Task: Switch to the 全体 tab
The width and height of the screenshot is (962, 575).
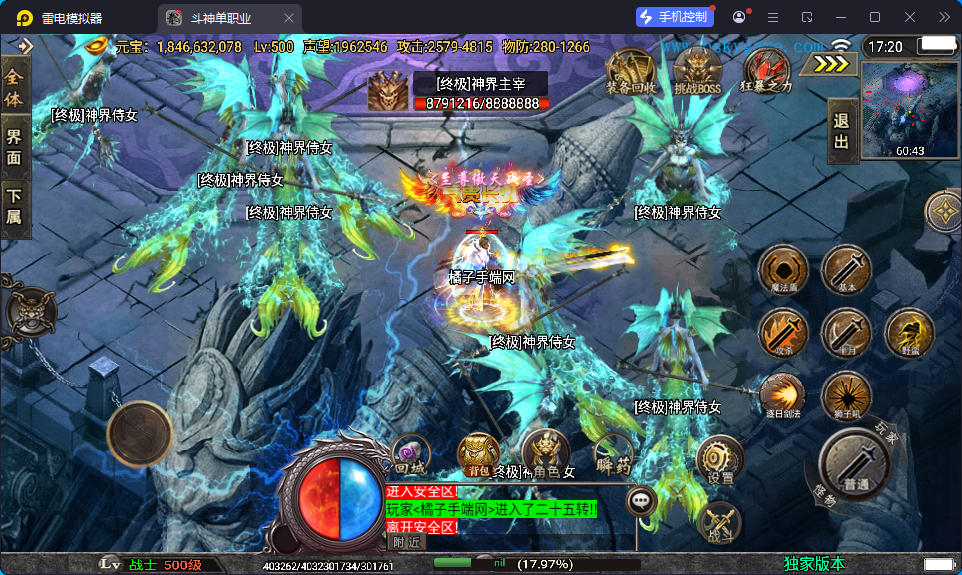Action: click(14, 87)
